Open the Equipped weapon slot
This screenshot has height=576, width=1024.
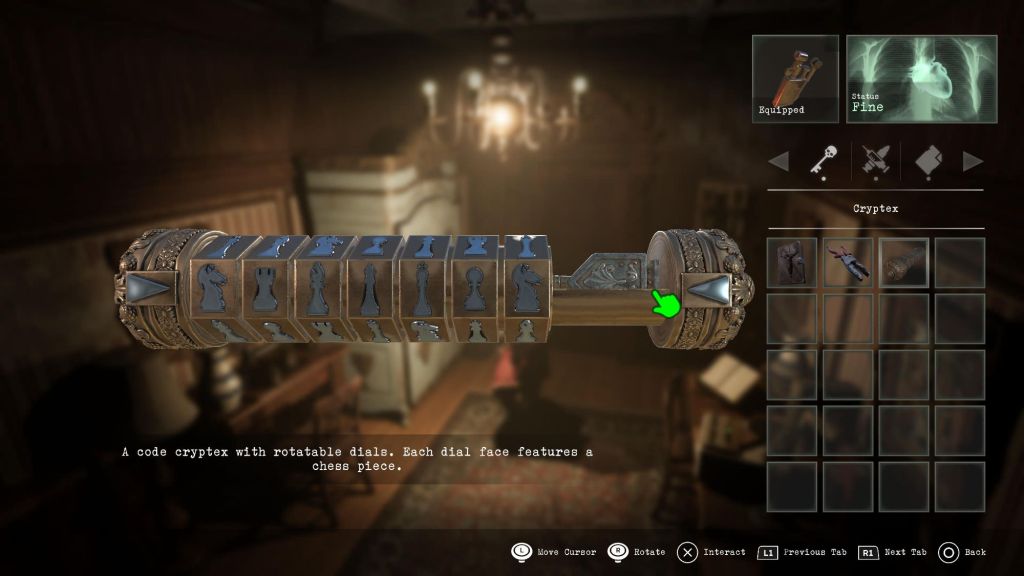click(x=795, y=79)
